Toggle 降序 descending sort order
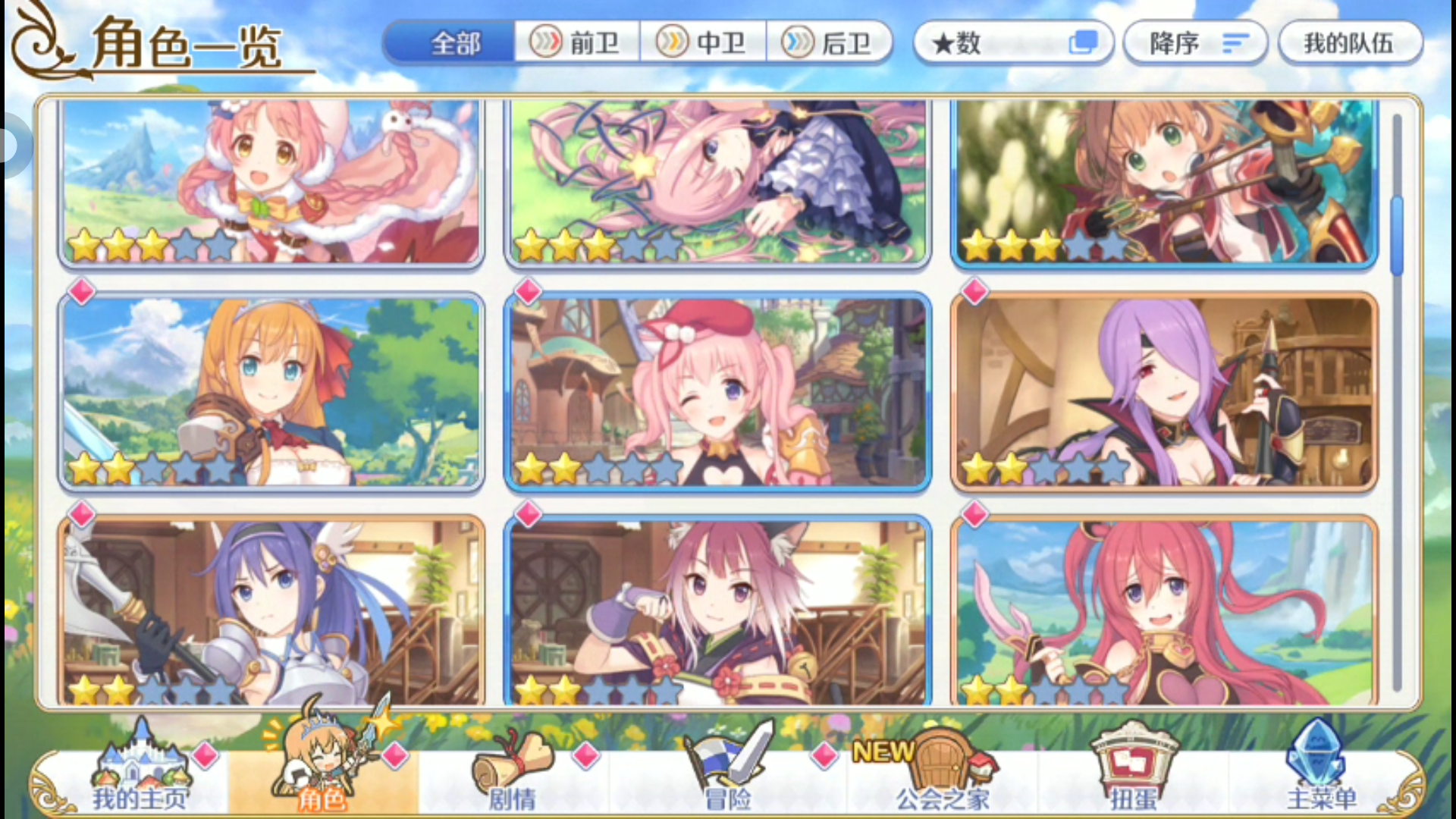The height and width of the screenshot is (819, 1456). (1194, 42)
